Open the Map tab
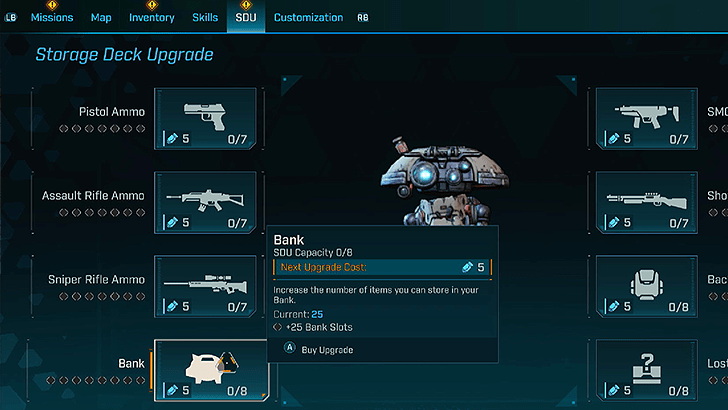This screenshot has height=410, width=728. pyautogui.click(x=101, y=17)
